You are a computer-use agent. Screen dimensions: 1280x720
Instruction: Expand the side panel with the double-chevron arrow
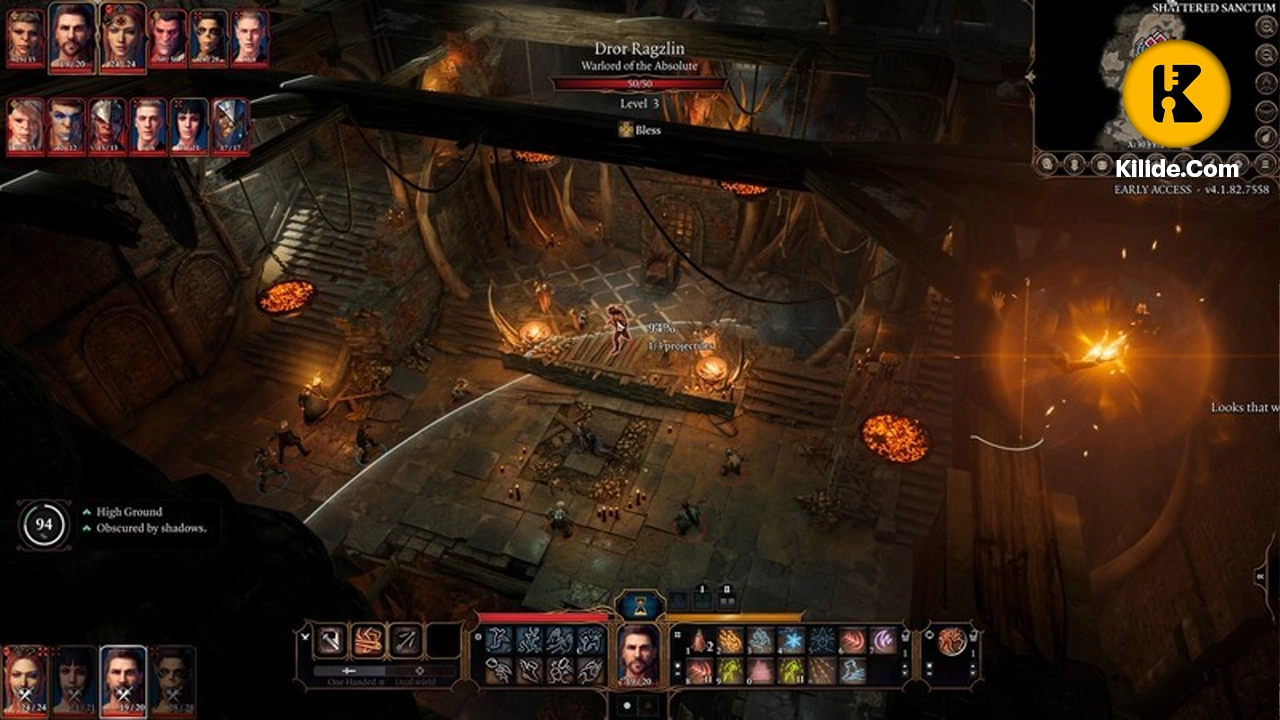1262,575
